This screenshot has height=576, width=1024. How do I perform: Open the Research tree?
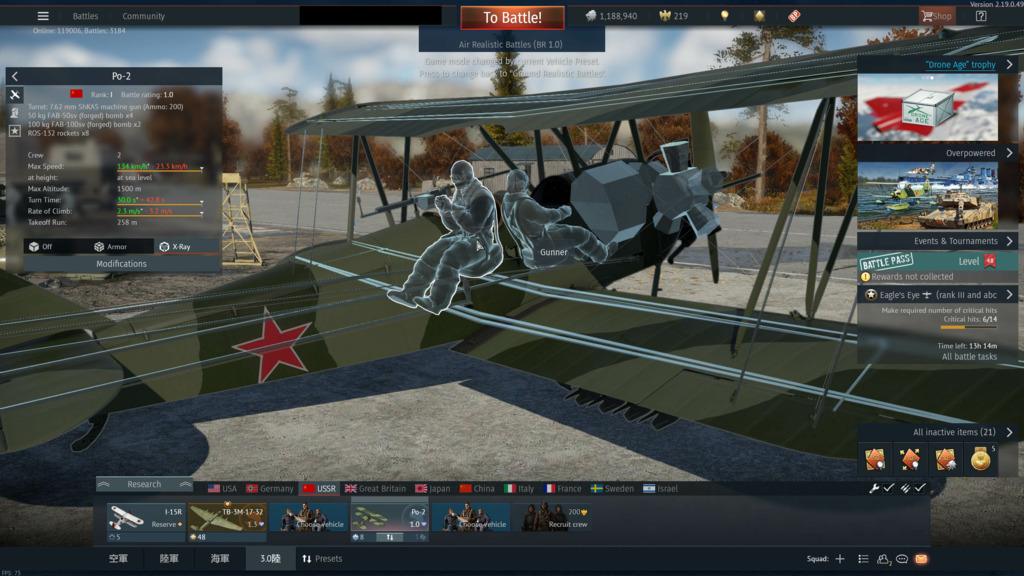tap(144, 484)
